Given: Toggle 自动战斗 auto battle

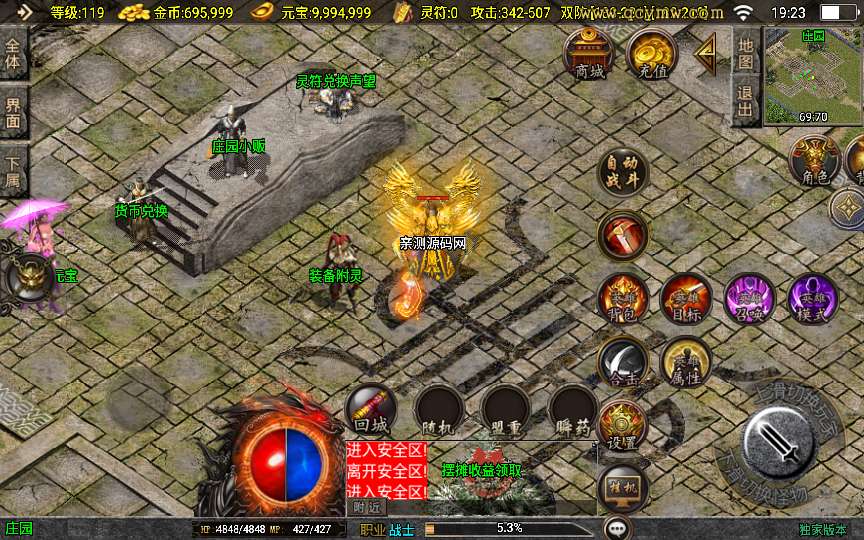Looking at the screenshot, I should [x=623, y=174].
